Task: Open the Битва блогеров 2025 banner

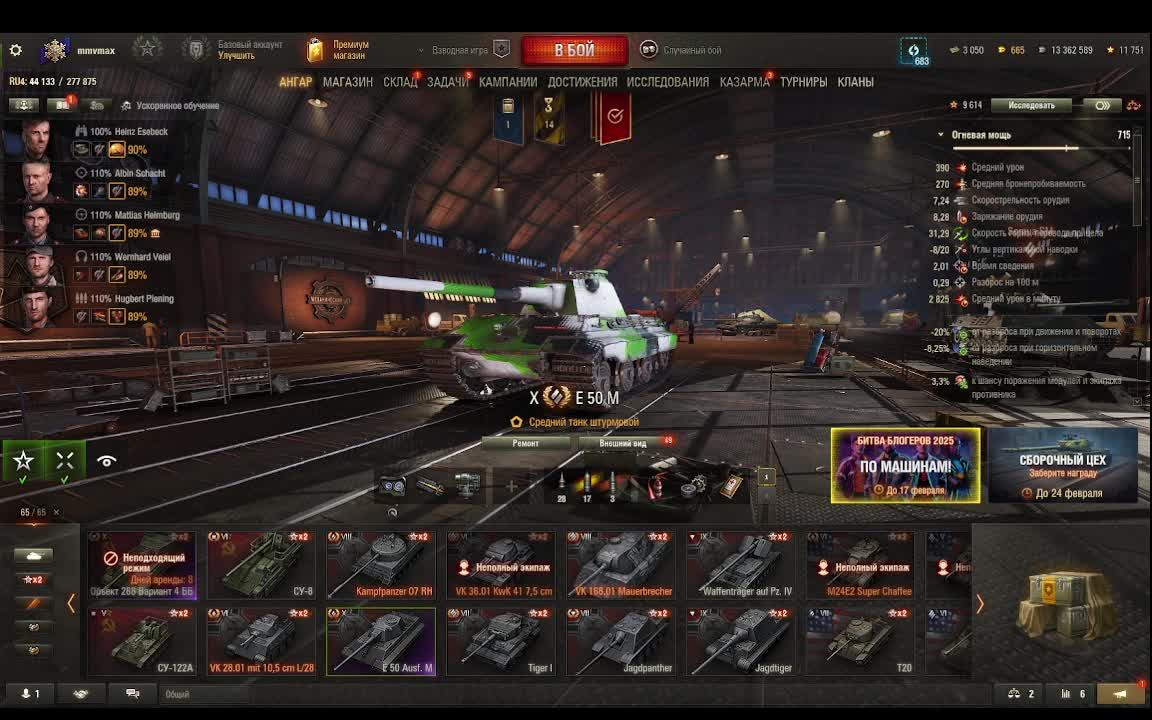Action: pyautogui.click(x=905, y=465)
